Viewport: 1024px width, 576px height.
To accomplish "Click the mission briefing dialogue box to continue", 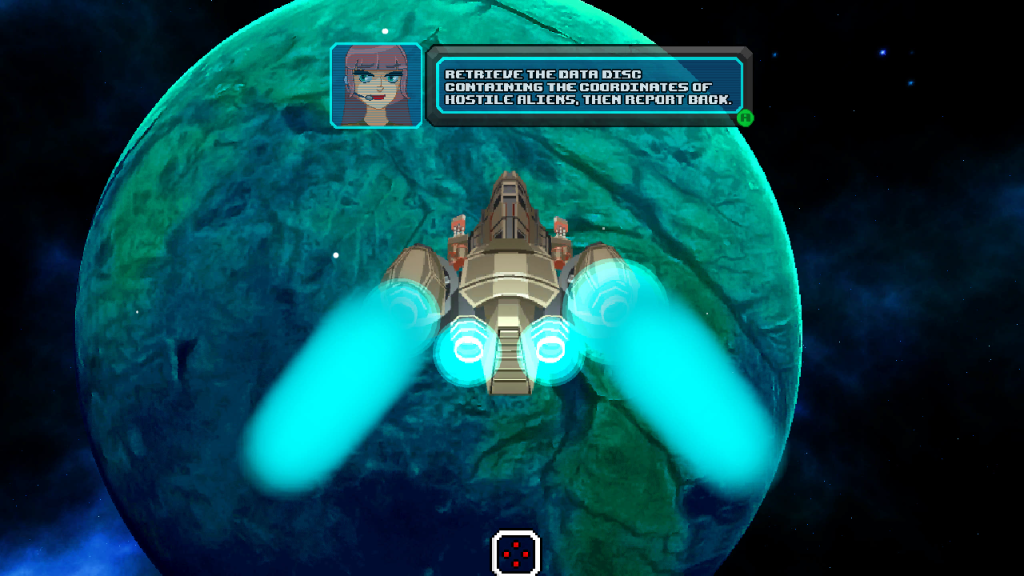I will pyautogui.click(x=588, y=87).
